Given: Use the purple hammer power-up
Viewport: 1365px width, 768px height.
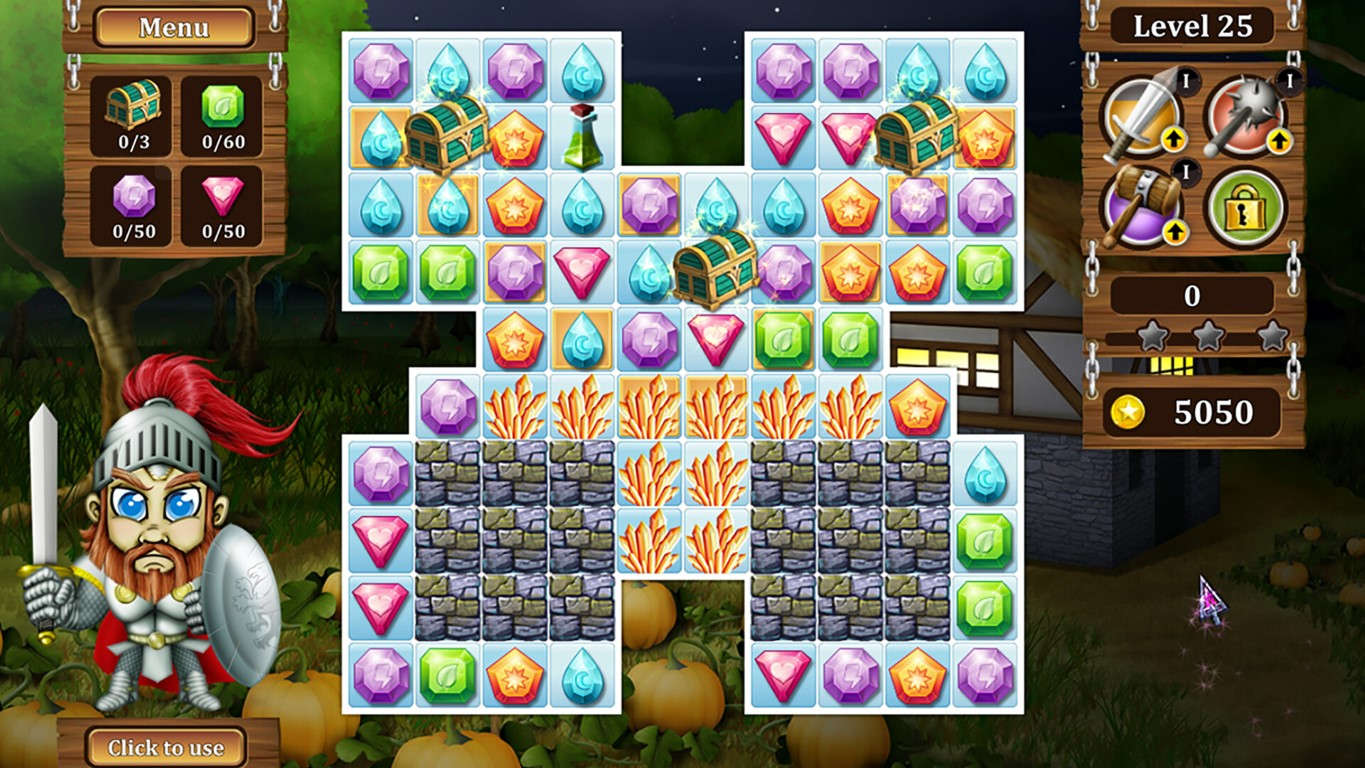Looking at the screenshot, I should (x=1140, y=205).
